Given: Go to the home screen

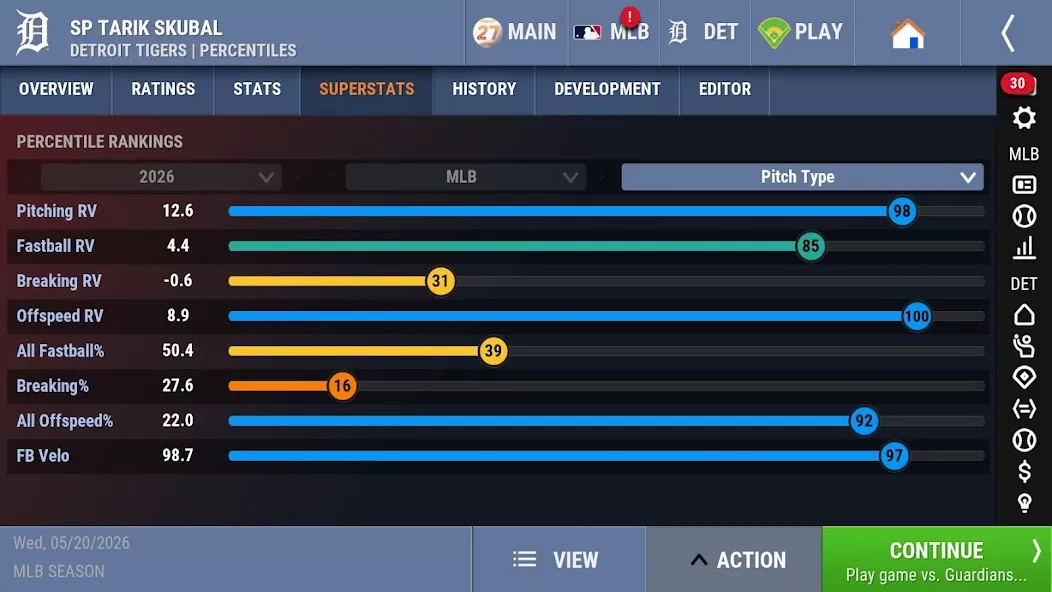Looking at the screenshot, I should pos(907,33).
